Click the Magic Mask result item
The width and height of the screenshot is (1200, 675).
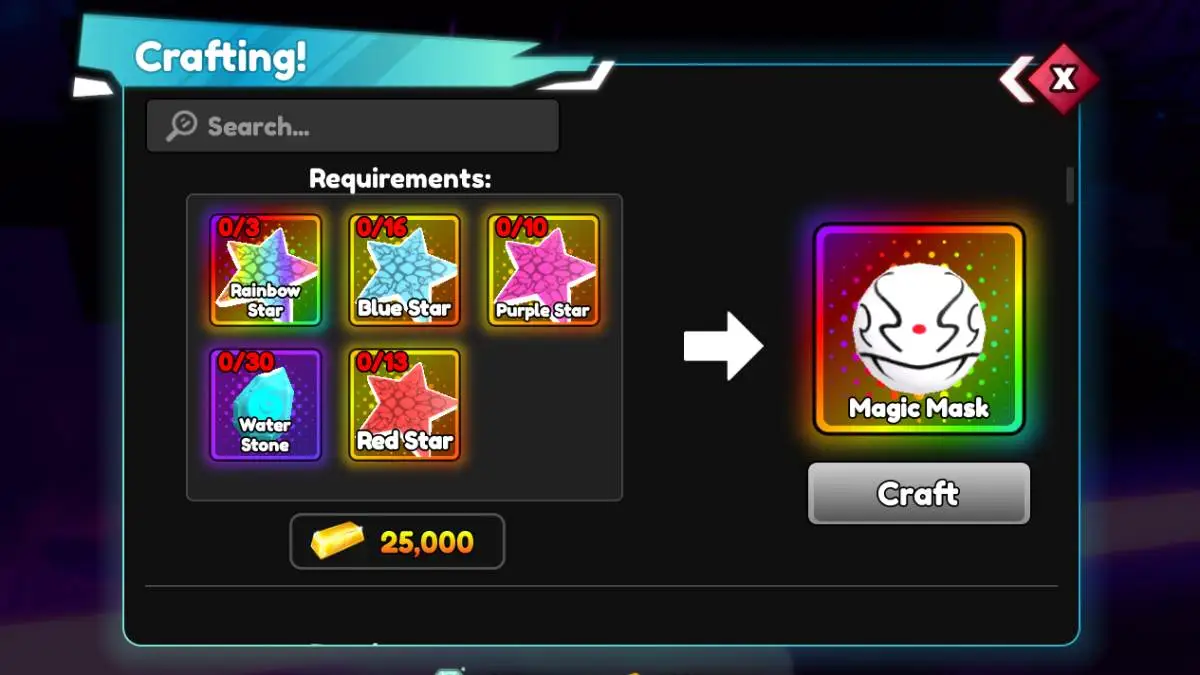point(918,328)
